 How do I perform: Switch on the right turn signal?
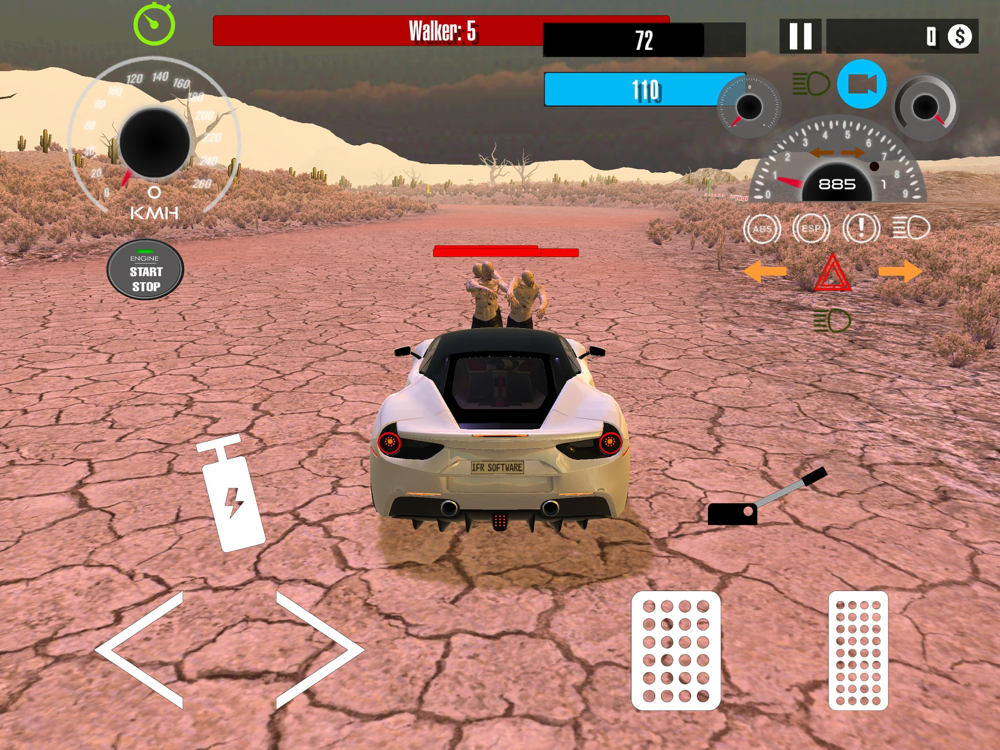tap(900, 271)
